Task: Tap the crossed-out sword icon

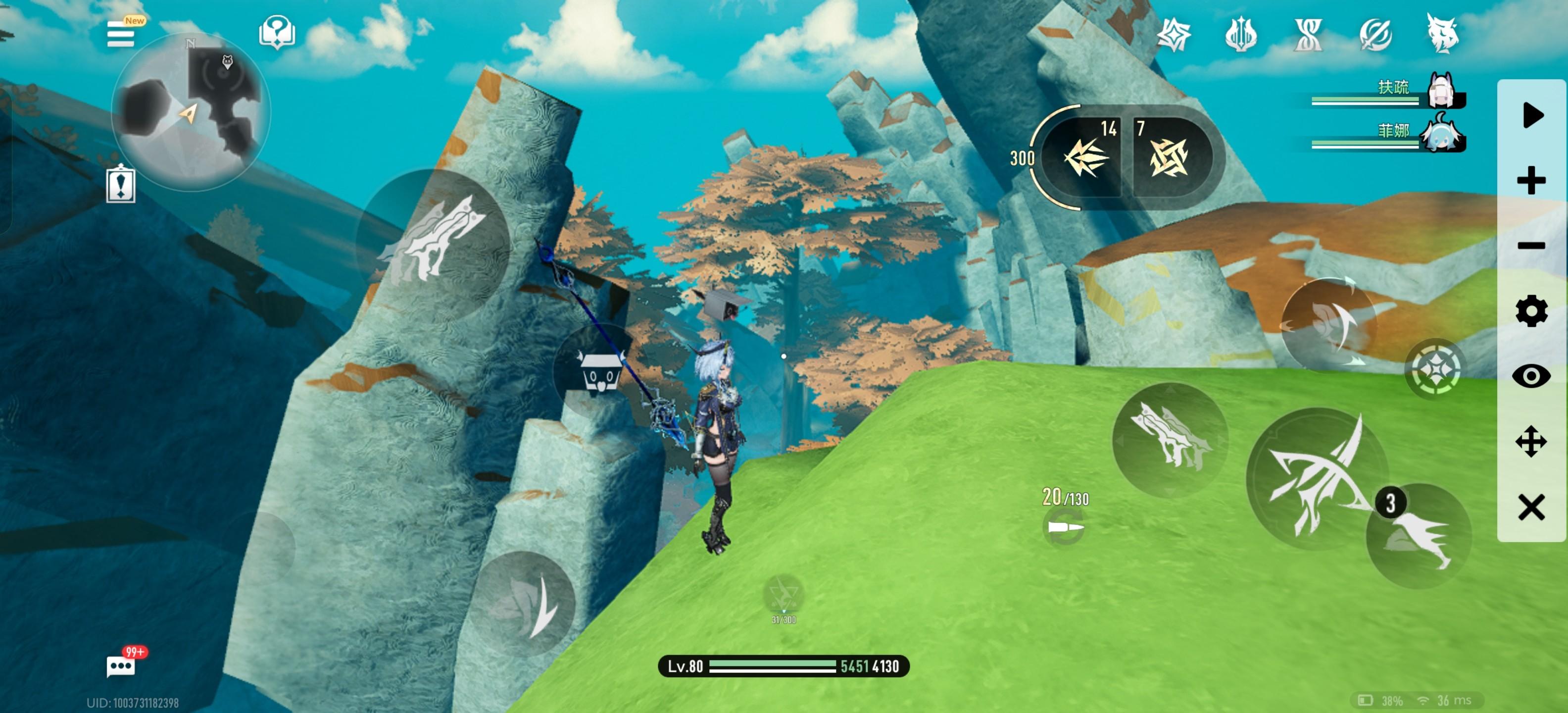Action: [x=1375, y=35]
